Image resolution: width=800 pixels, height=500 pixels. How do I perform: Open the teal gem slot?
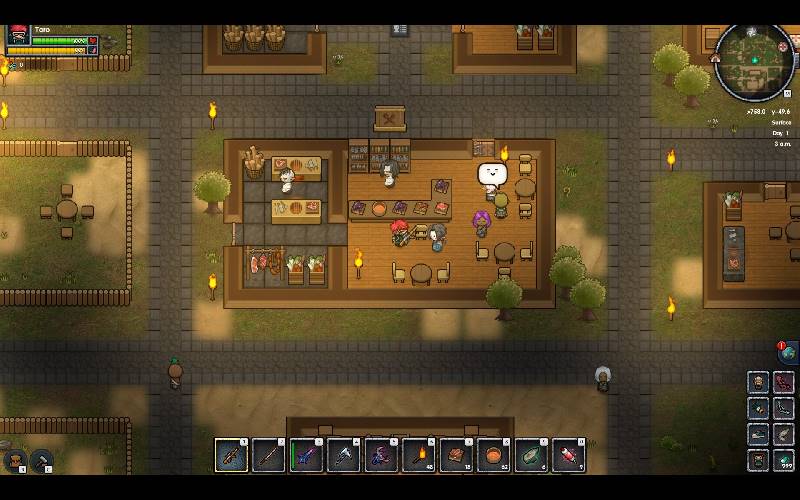(x=784, y=460)
